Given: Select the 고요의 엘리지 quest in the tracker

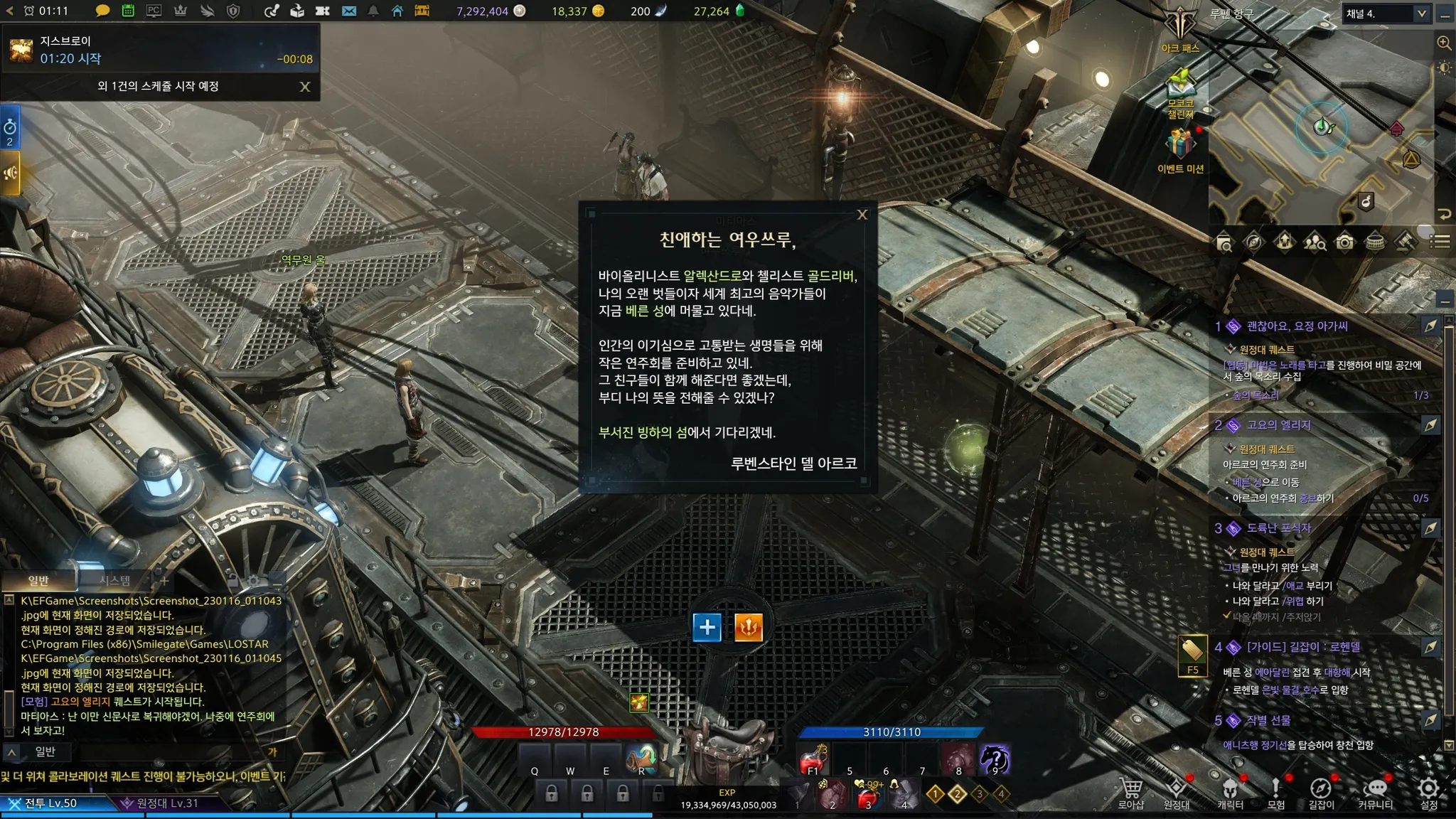Looking at the screenshot, I should (x=1278, y=425).
